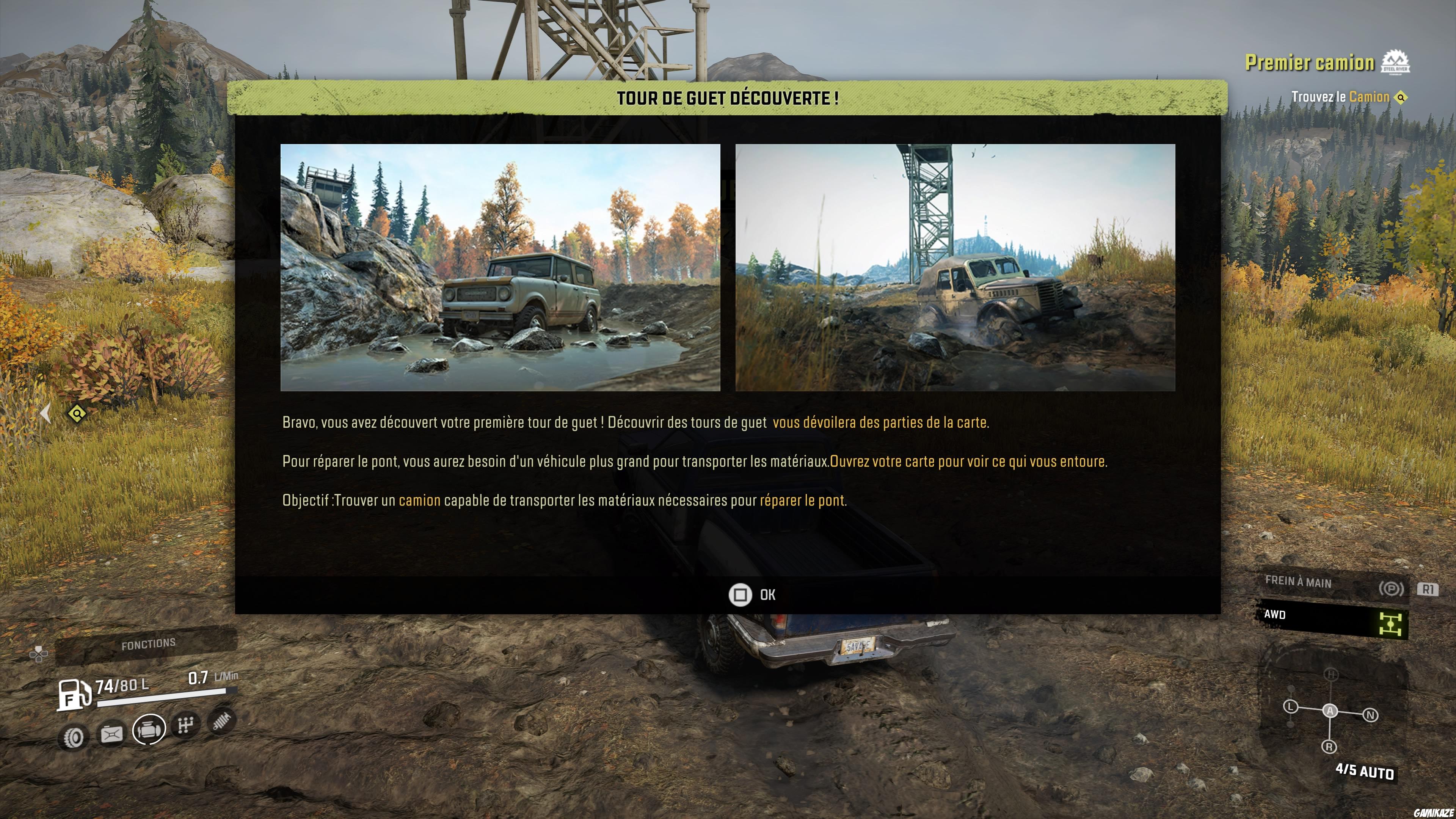Shift to the N neutral gear

pos(1371,715)
